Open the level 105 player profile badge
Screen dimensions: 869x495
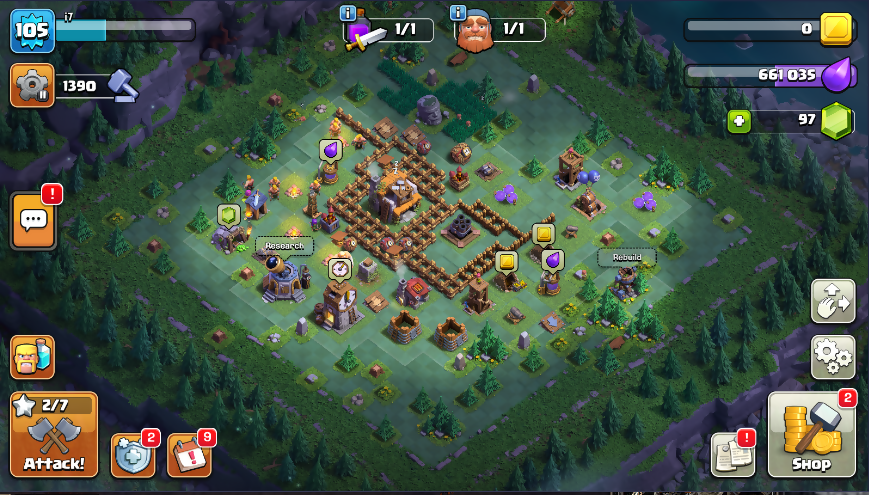click(x=32, y=31)
